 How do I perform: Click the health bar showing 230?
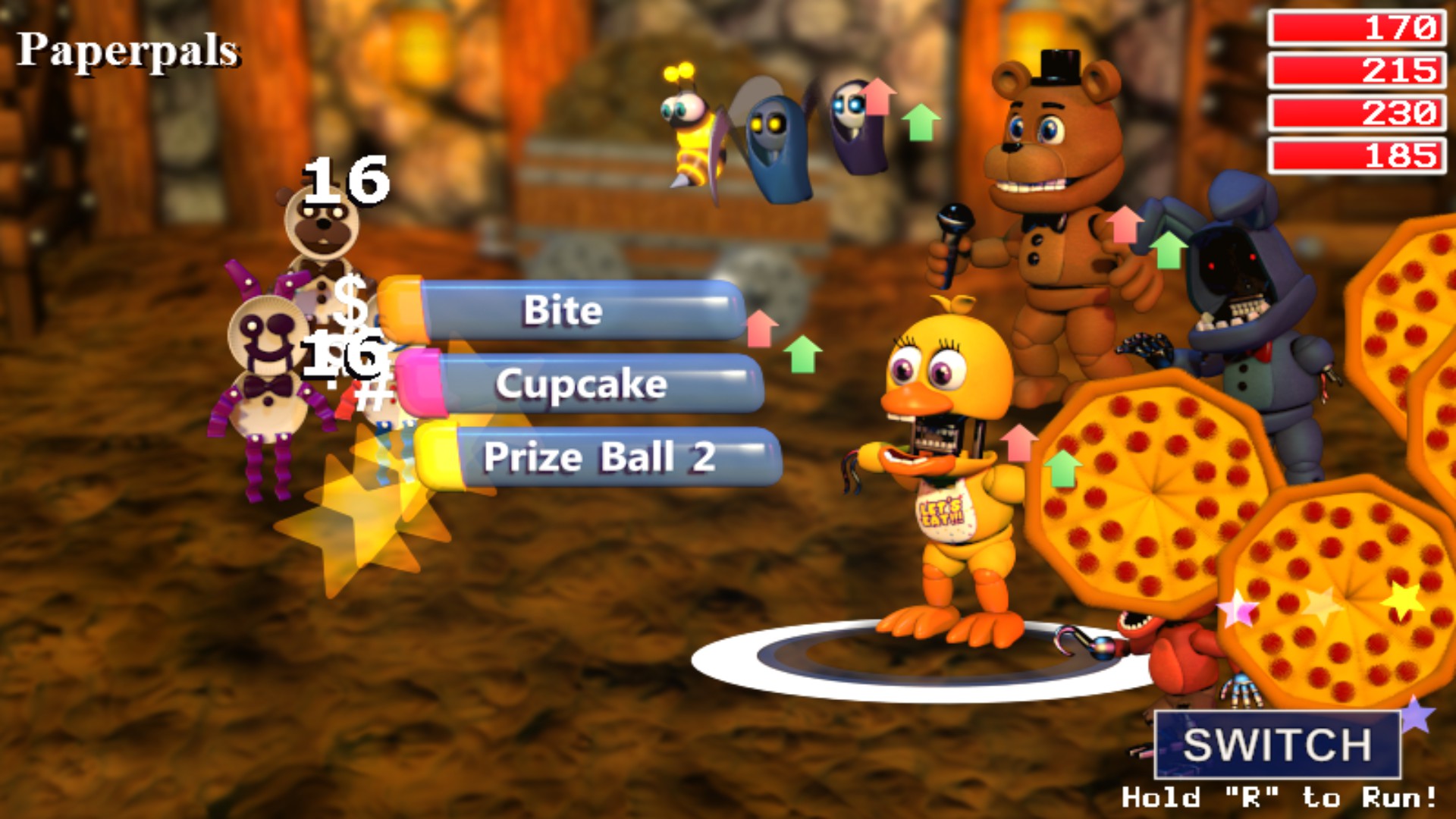pyautogui.click(x=1357, y=115)
